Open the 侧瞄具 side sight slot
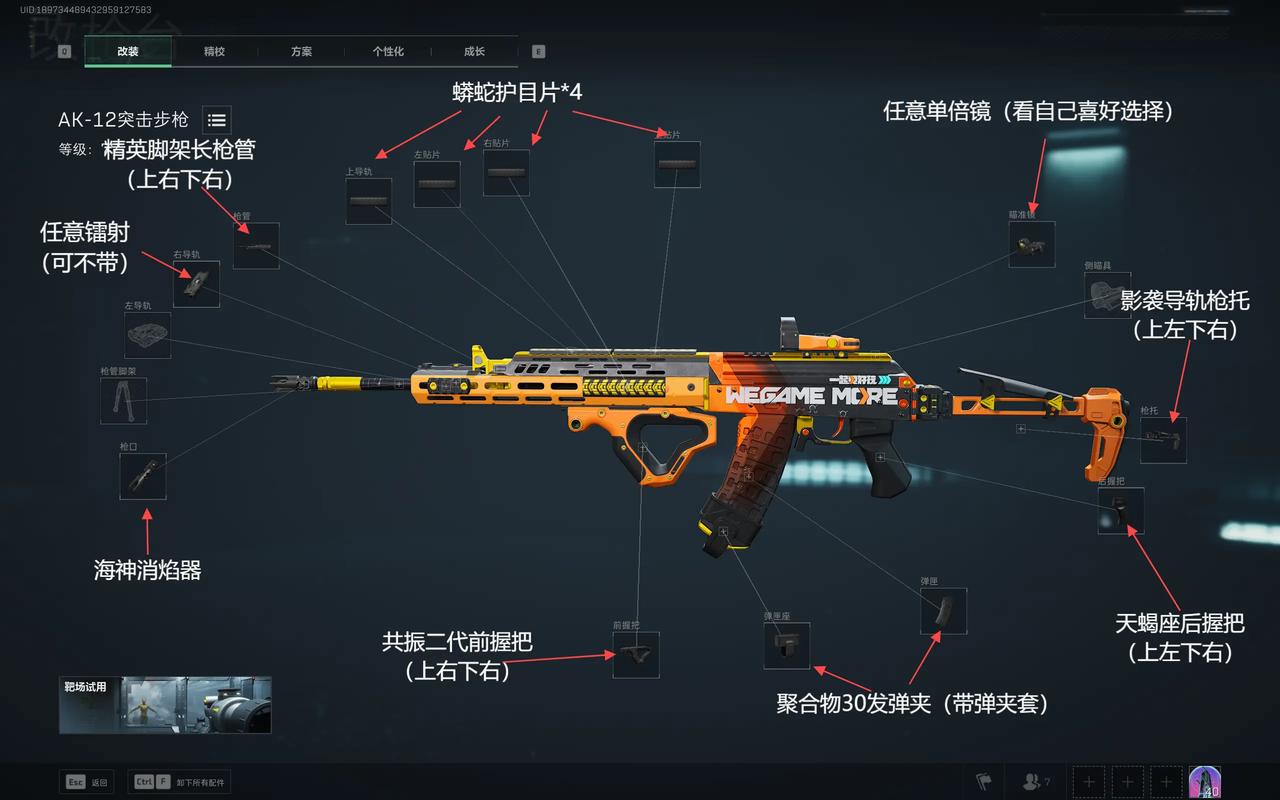 [x=1106, y=295]
